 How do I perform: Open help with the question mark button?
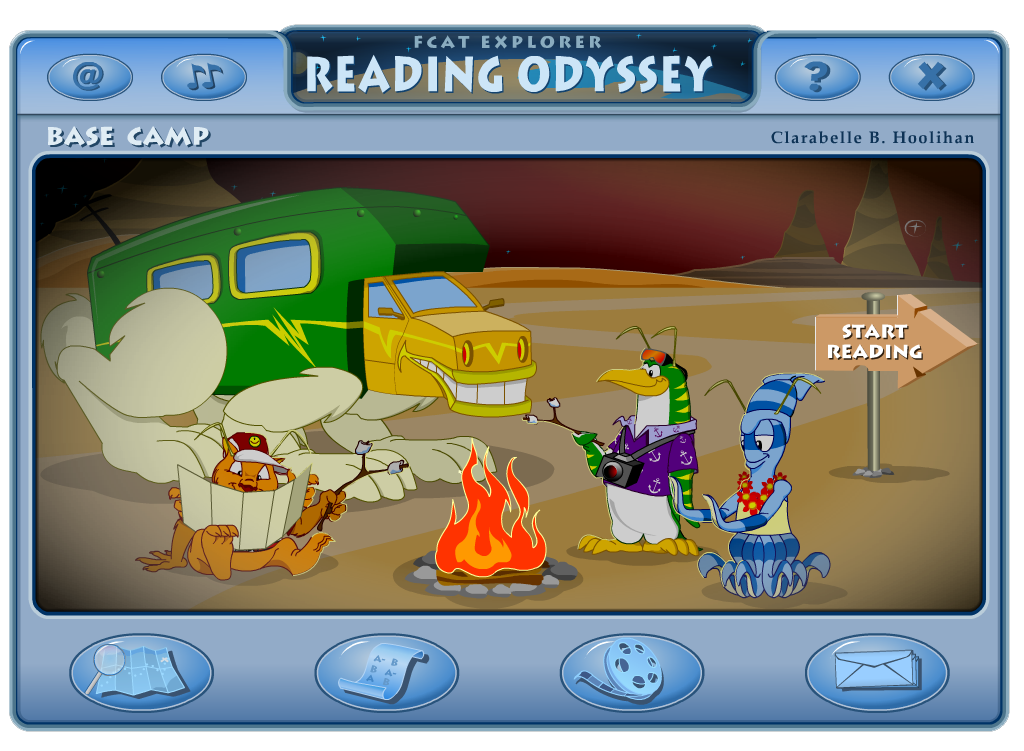click(817, 76)
